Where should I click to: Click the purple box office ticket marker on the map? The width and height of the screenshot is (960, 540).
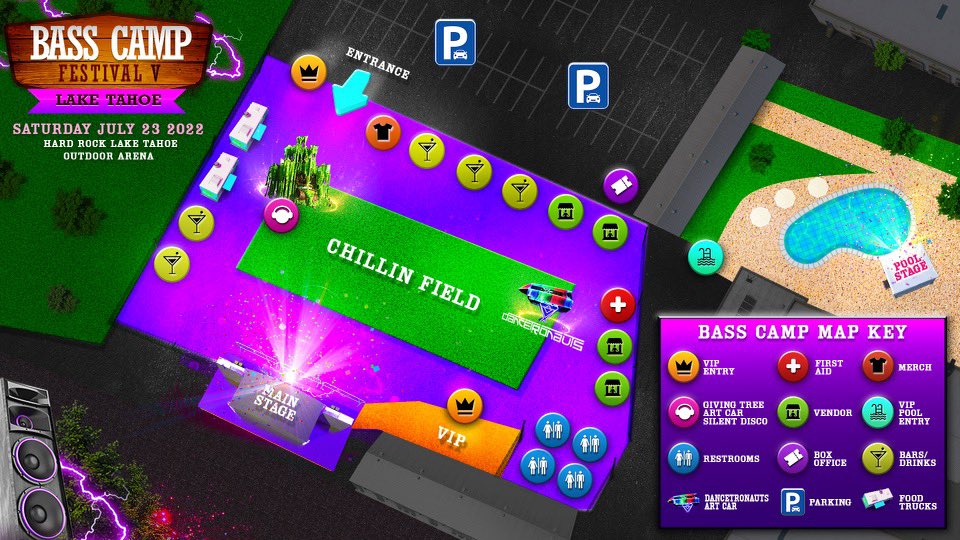[621, 185]
